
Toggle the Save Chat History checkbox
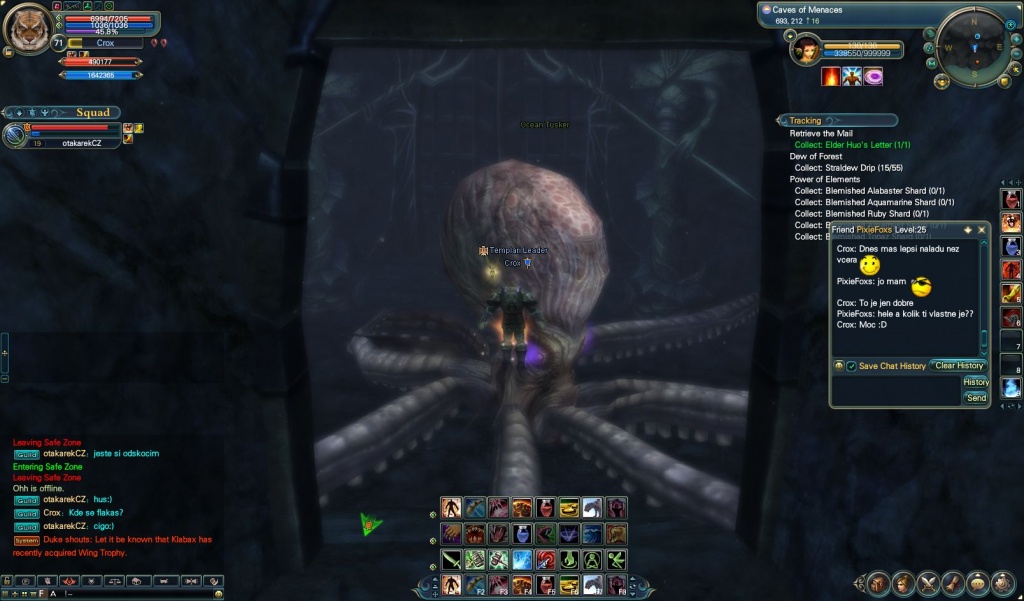pyautogui.click(x=851, y=367)
